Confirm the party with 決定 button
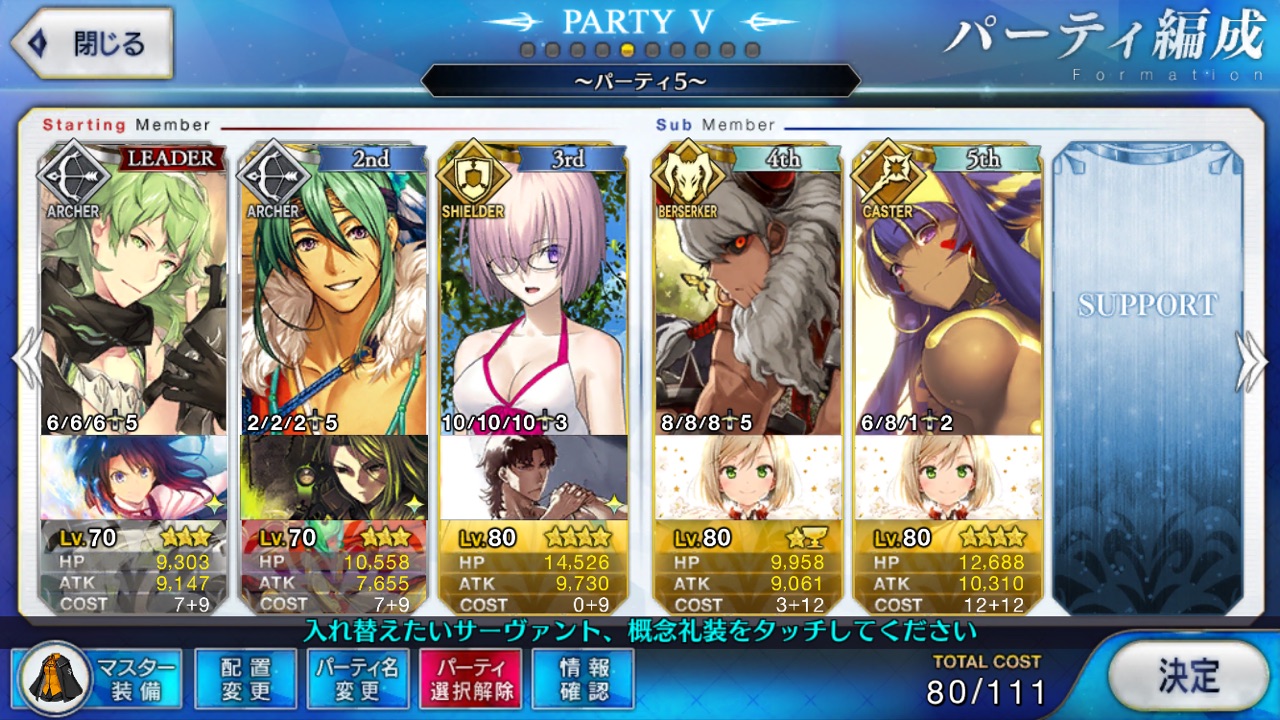This screenshot has width=1280, height=720. tap(1188, 676)
